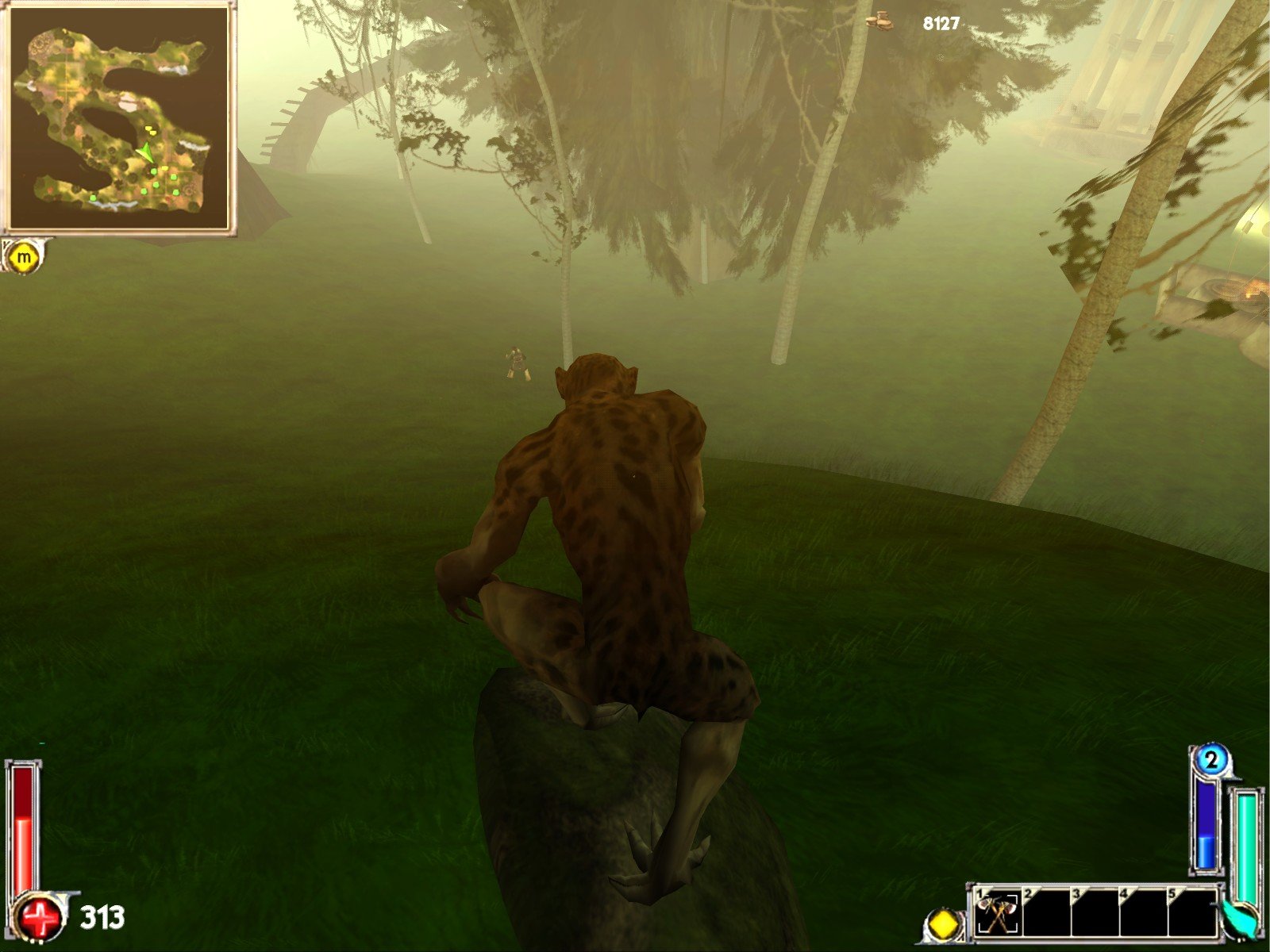Click the minimap of the island
1270x952 pixels.
point(118,118)
